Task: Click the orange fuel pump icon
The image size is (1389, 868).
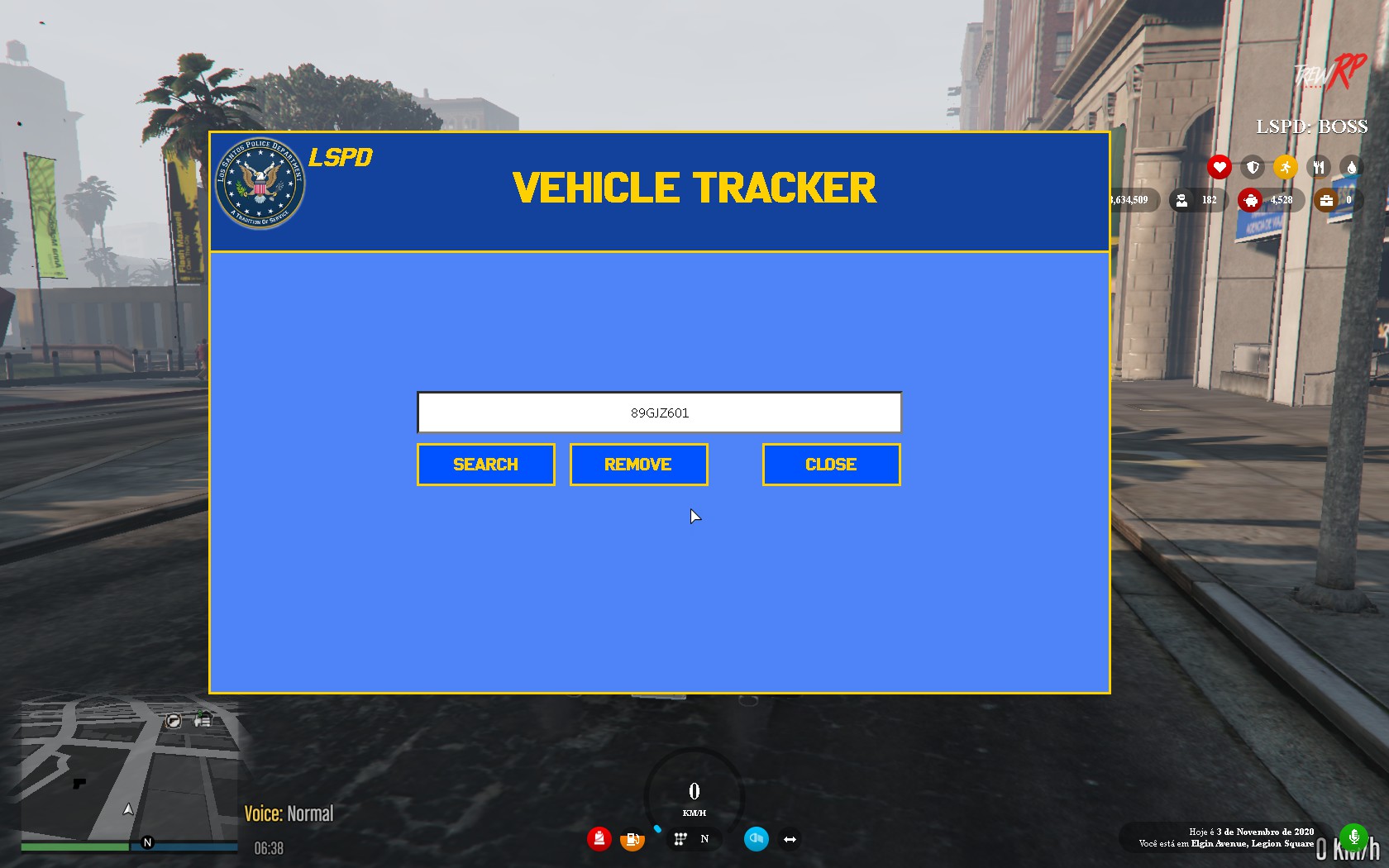Action: click(x=632, y=838)
